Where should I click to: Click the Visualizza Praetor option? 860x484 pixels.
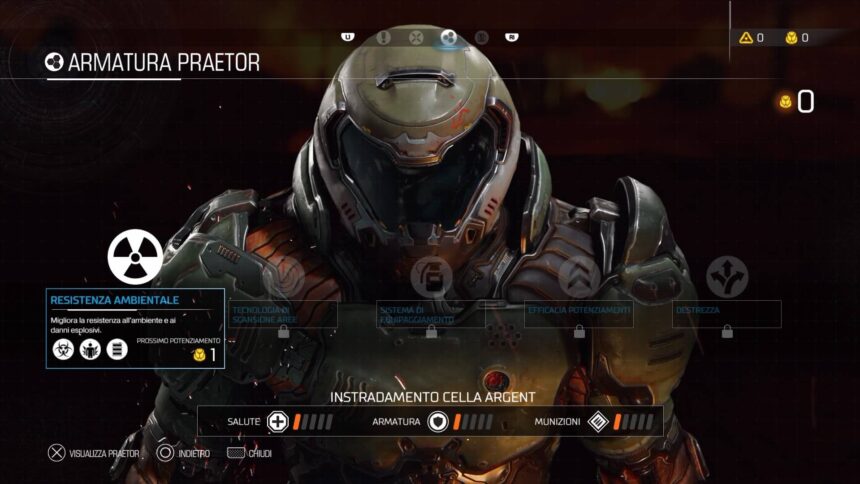[95, 453]
